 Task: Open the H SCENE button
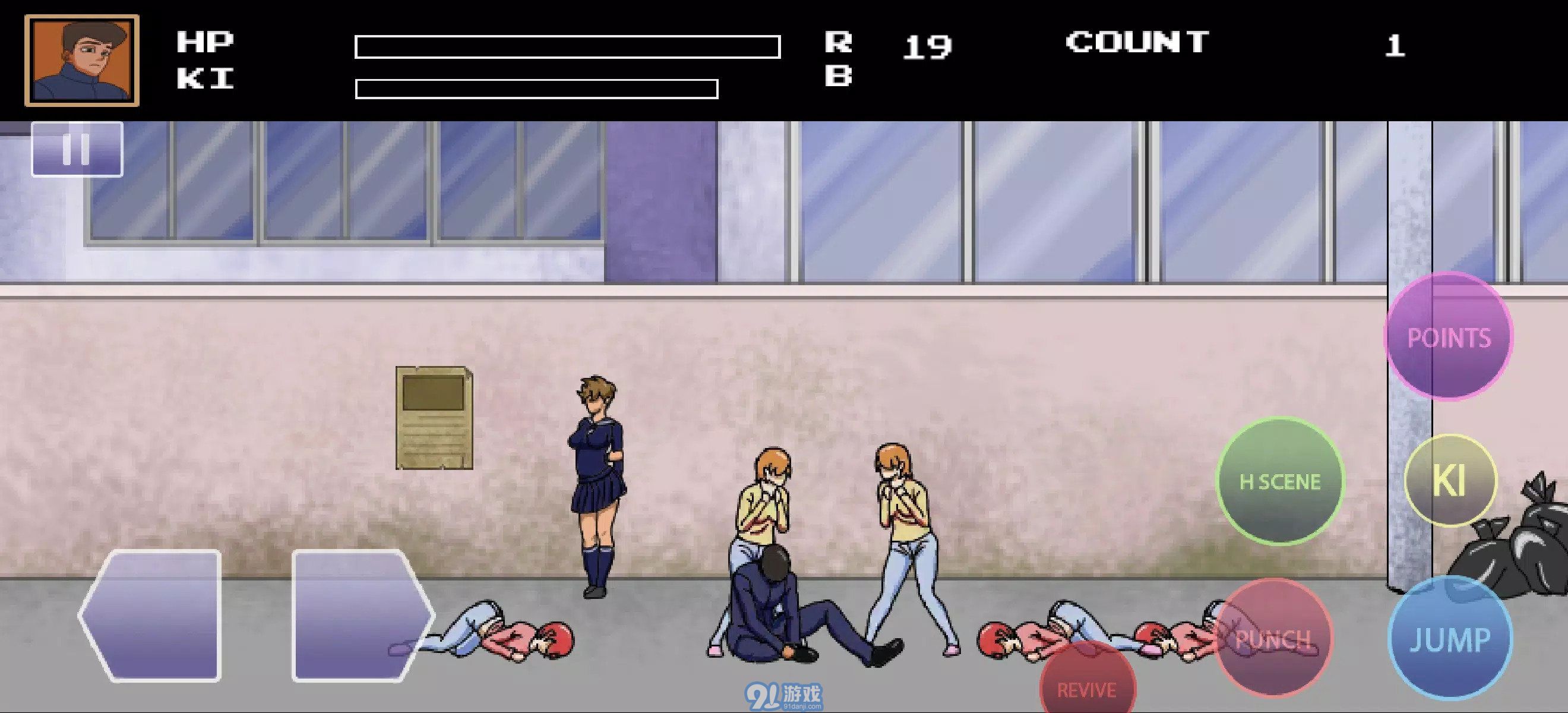click(1282, 481)
